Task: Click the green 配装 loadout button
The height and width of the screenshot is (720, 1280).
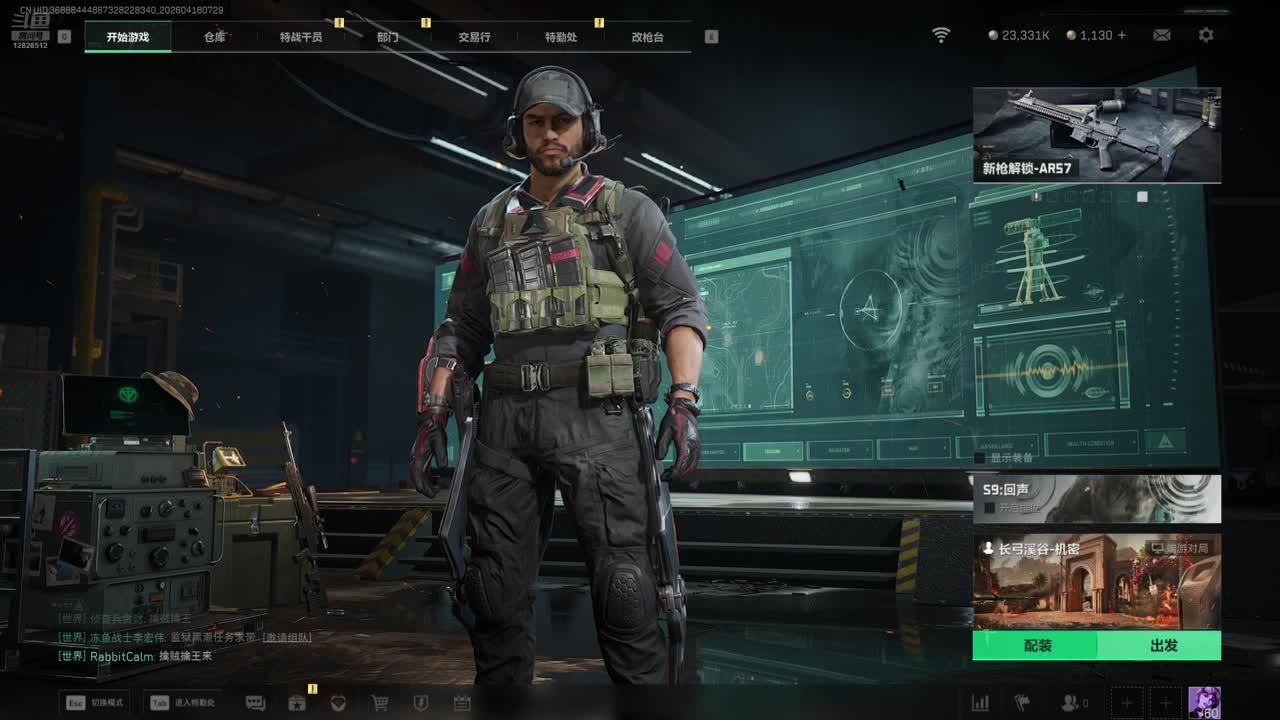Action: [x=1037, y=646]
